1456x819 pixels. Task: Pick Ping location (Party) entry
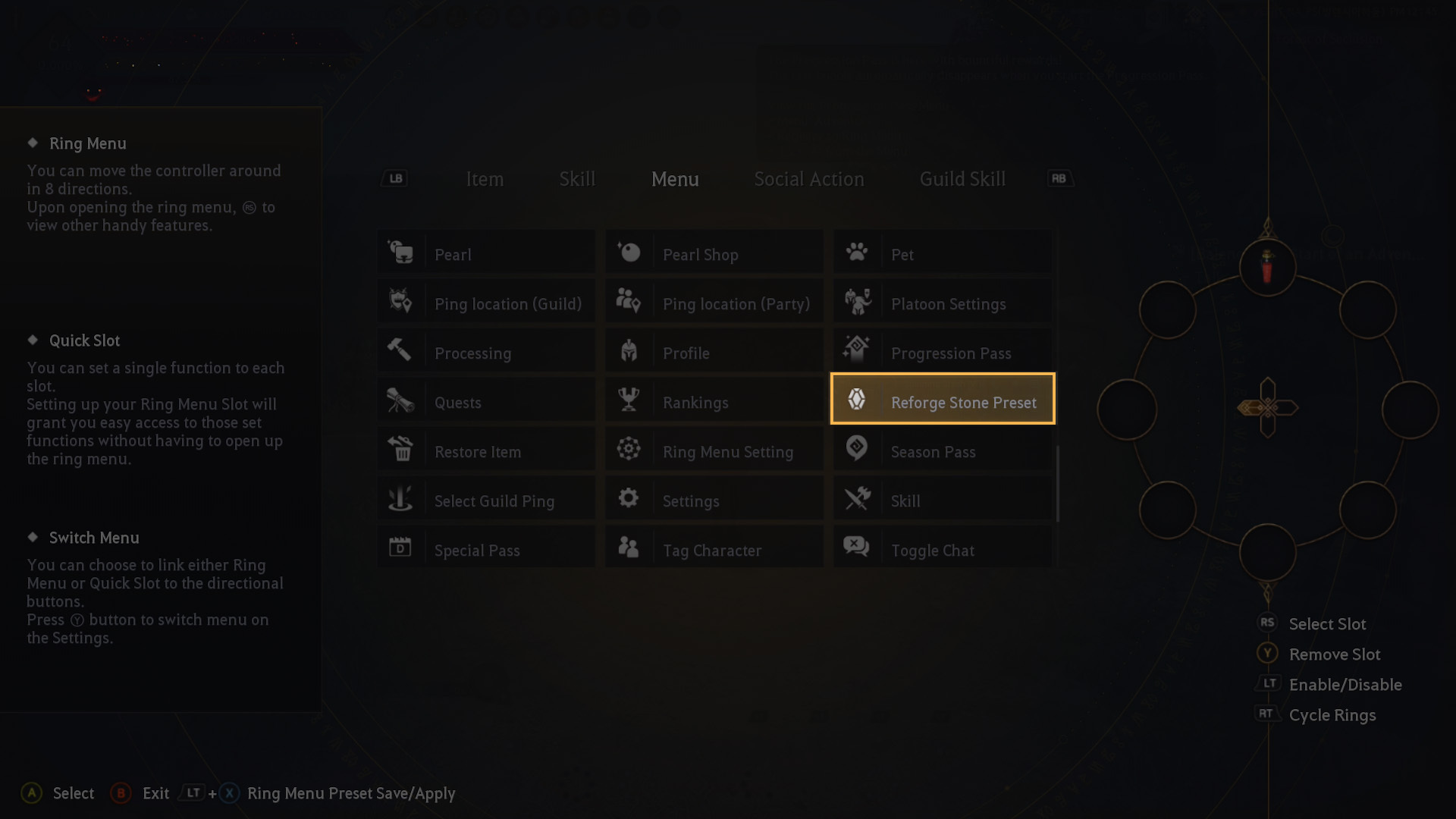point(714,303)
